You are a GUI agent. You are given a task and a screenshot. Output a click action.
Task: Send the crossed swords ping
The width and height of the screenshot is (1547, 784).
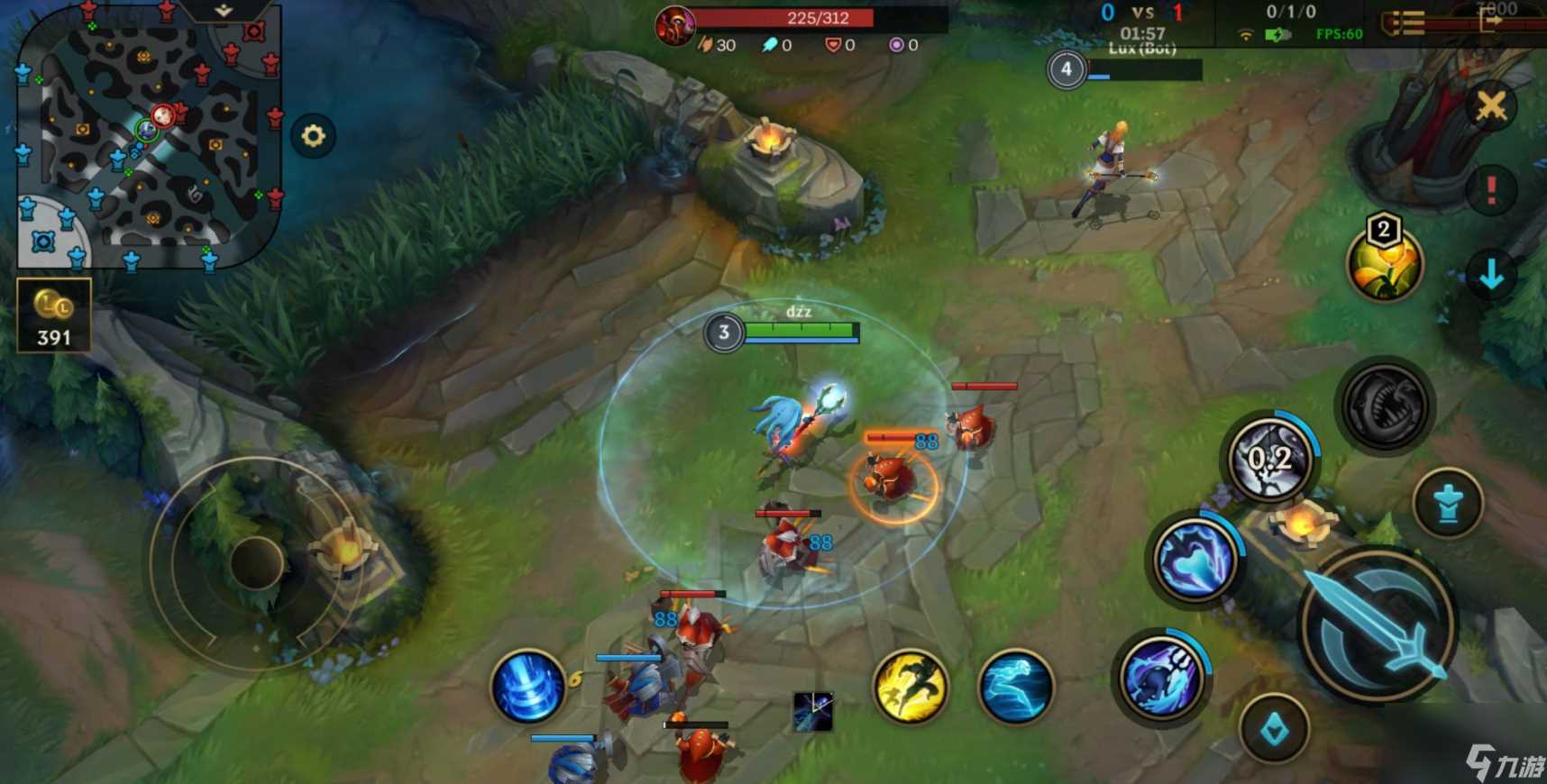[1491, 106]
